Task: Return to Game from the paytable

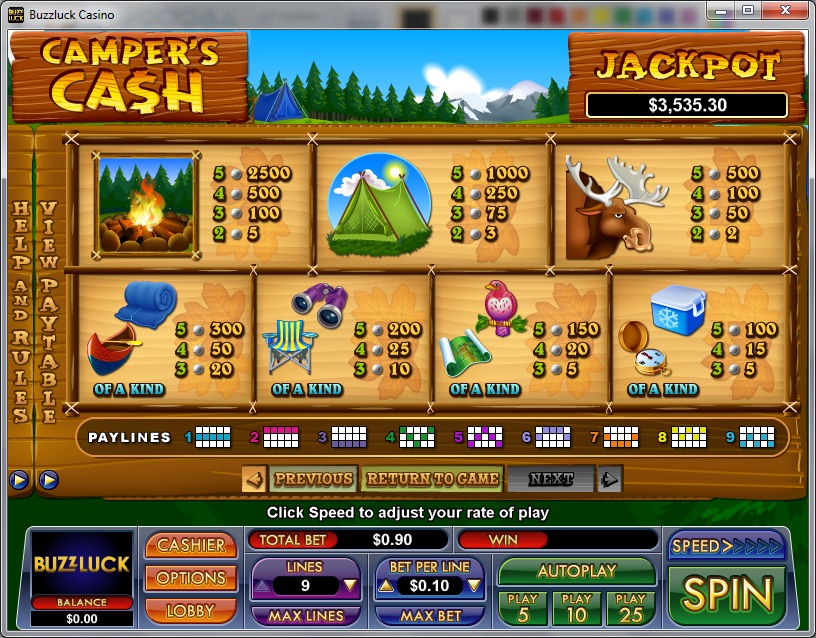Action: [x=432, y=479]
